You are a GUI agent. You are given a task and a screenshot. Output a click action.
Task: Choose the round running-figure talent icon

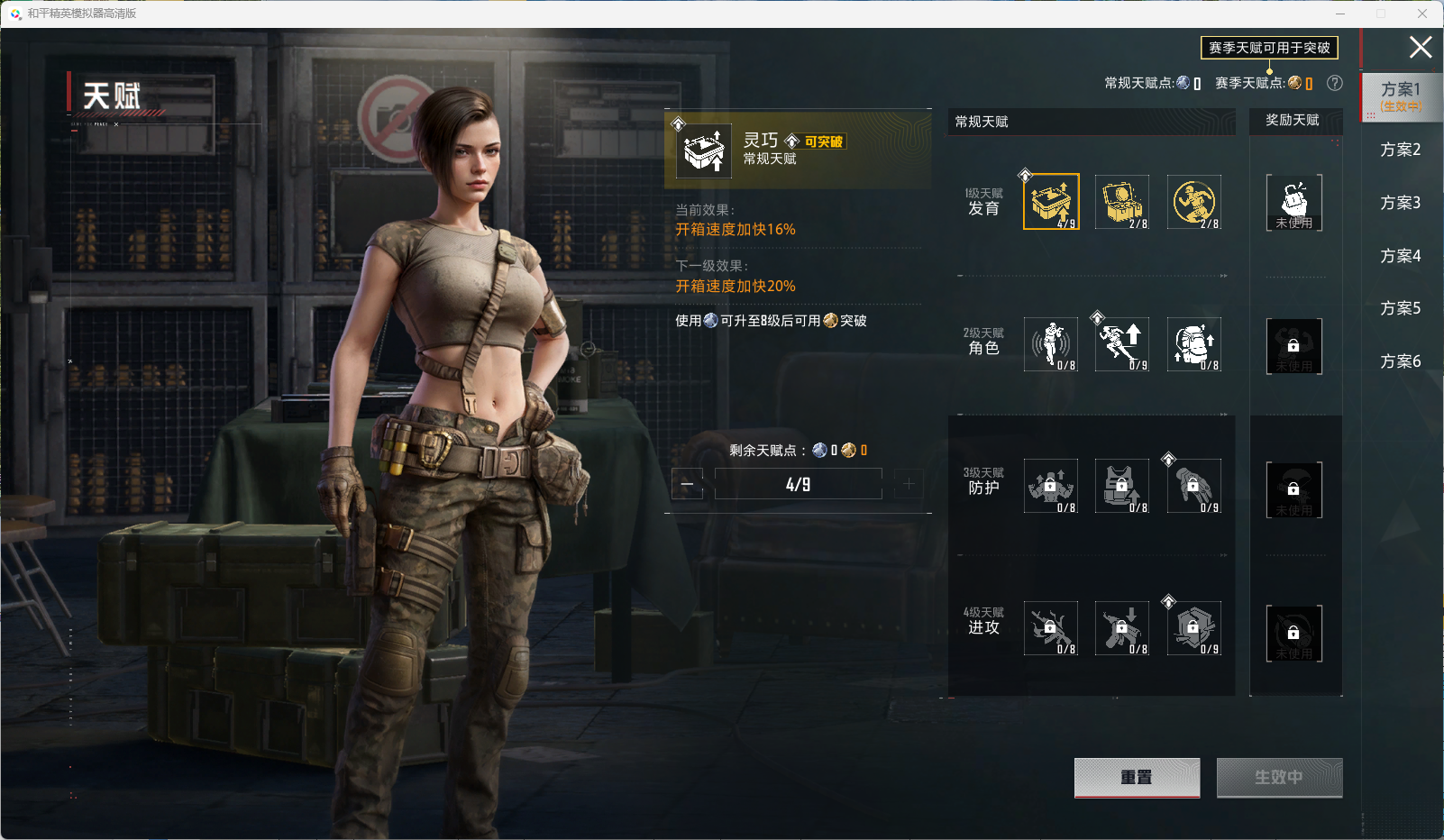(1193, 202)
